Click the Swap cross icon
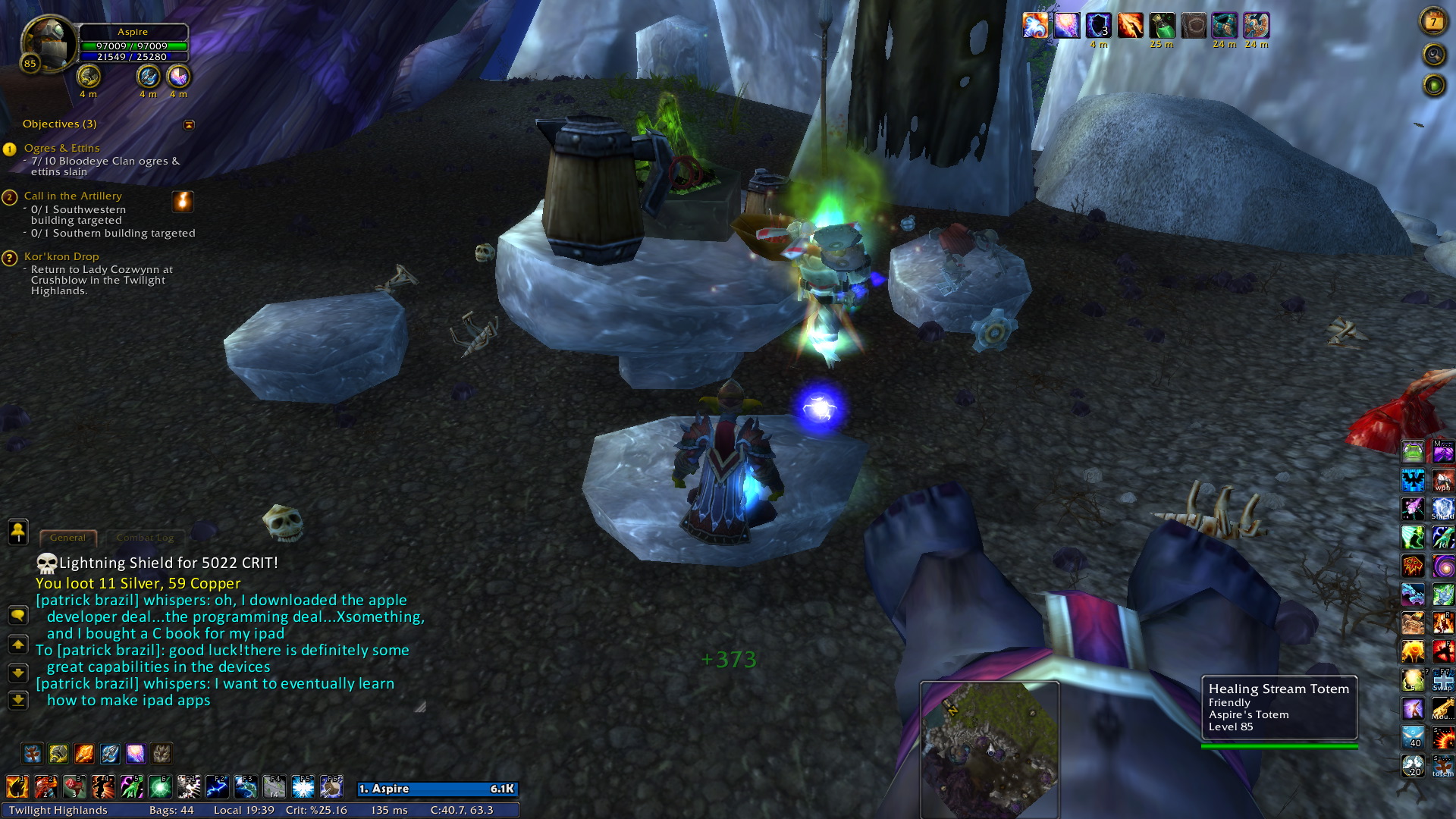Screen dimensions: 1456x819 (1442, 680)
